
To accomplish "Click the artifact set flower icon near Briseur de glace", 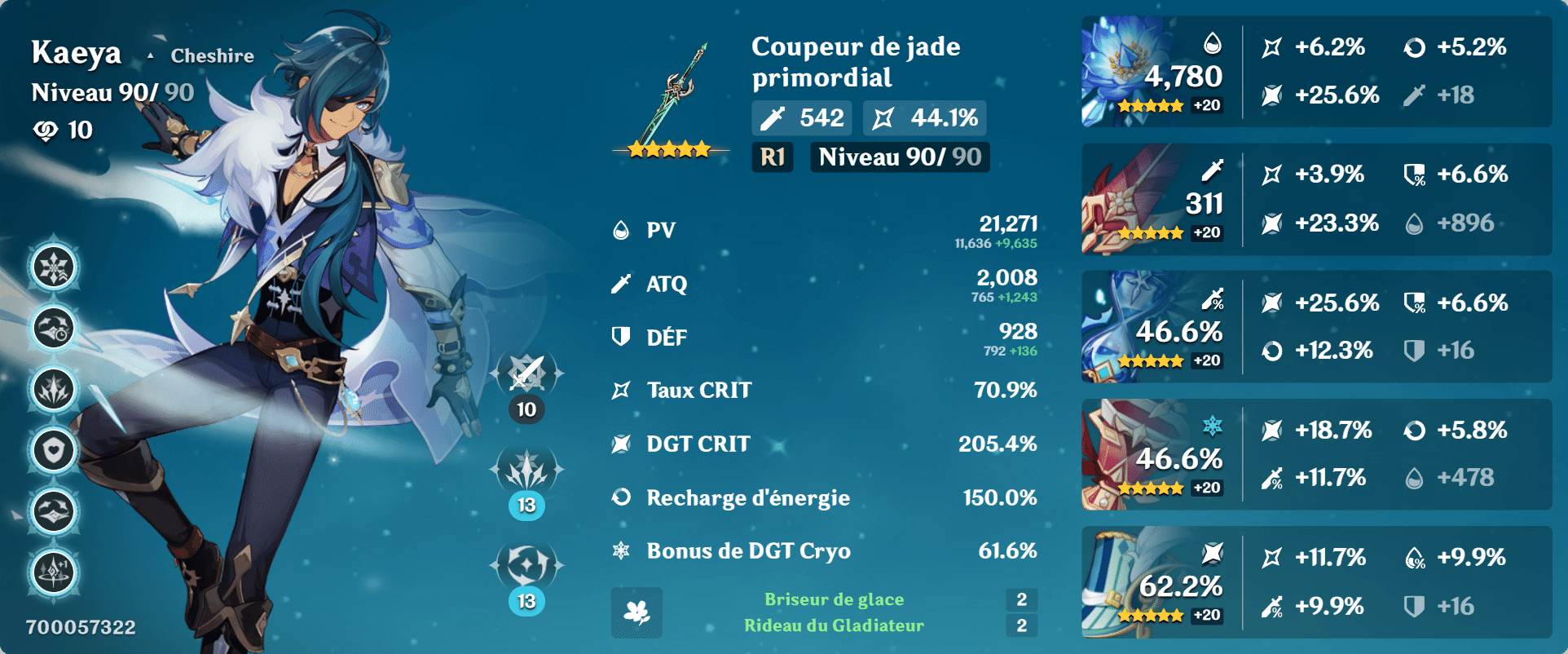I will coord(636,612).
